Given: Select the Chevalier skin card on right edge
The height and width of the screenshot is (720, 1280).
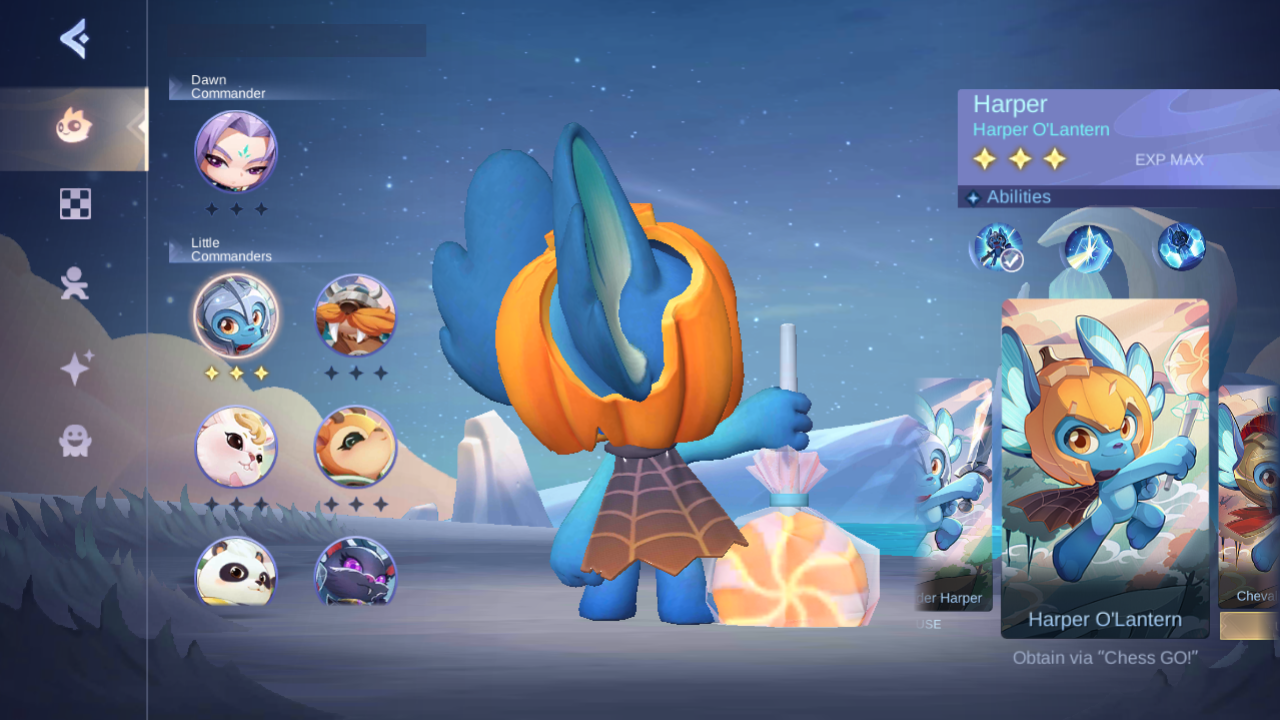Looking at the screenshot, I should pyautogui.click(x=1249, y=497).
